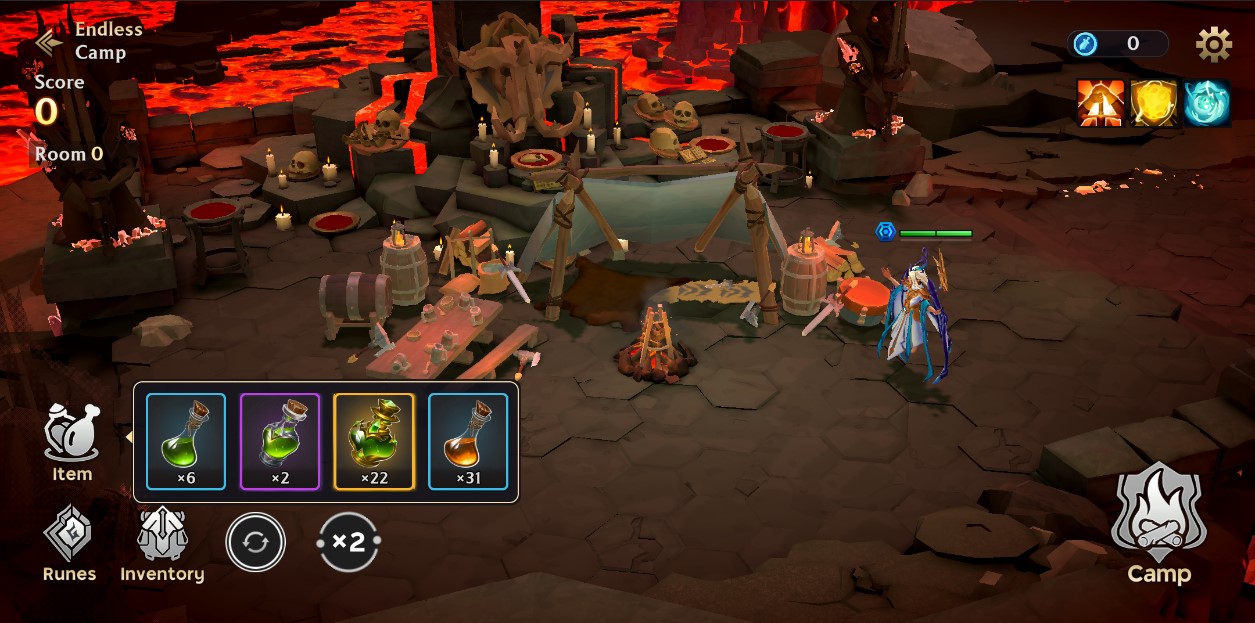
Task: Choose the purple-framed potion with 2 remaining
Action: pyautogui.click(x=280, y=441)
